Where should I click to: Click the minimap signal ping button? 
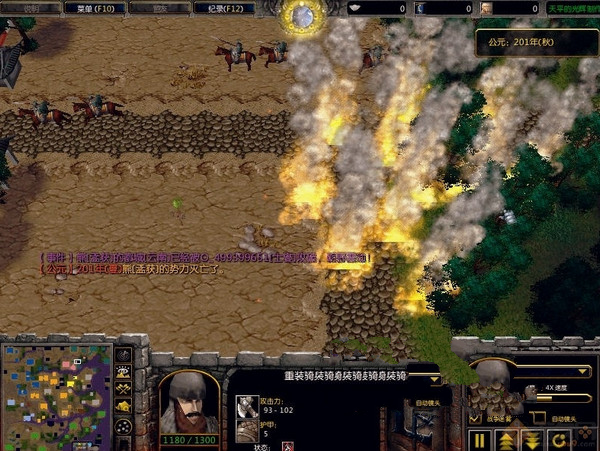124,354
